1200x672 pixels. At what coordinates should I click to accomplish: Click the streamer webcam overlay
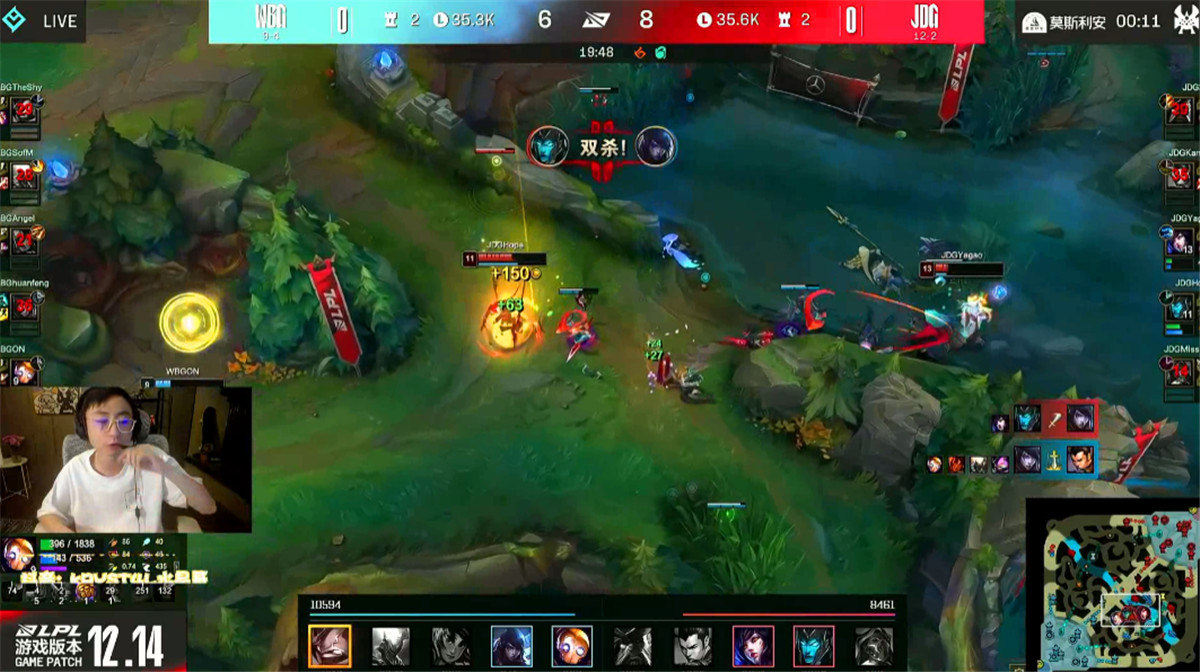[125, 460]
